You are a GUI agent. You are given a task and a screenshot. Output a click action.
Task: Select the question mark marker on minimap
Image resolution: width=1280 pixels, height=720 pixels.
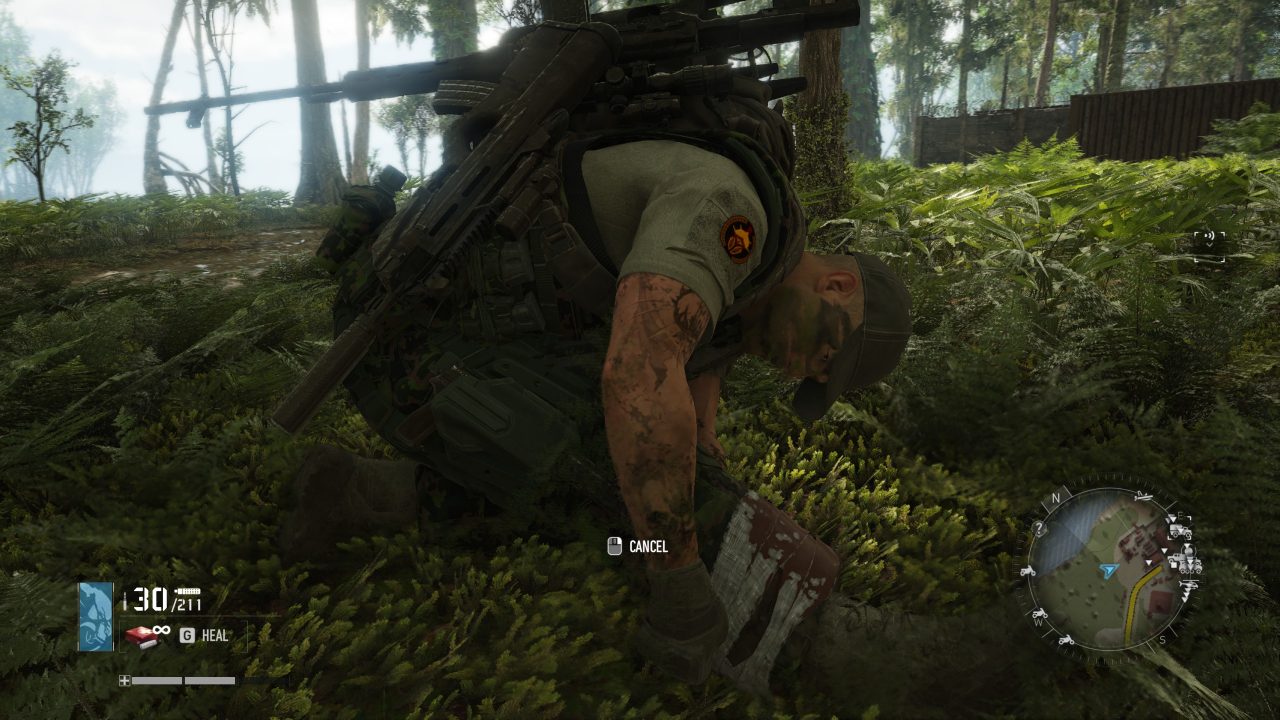click(x=1040, y=529)
